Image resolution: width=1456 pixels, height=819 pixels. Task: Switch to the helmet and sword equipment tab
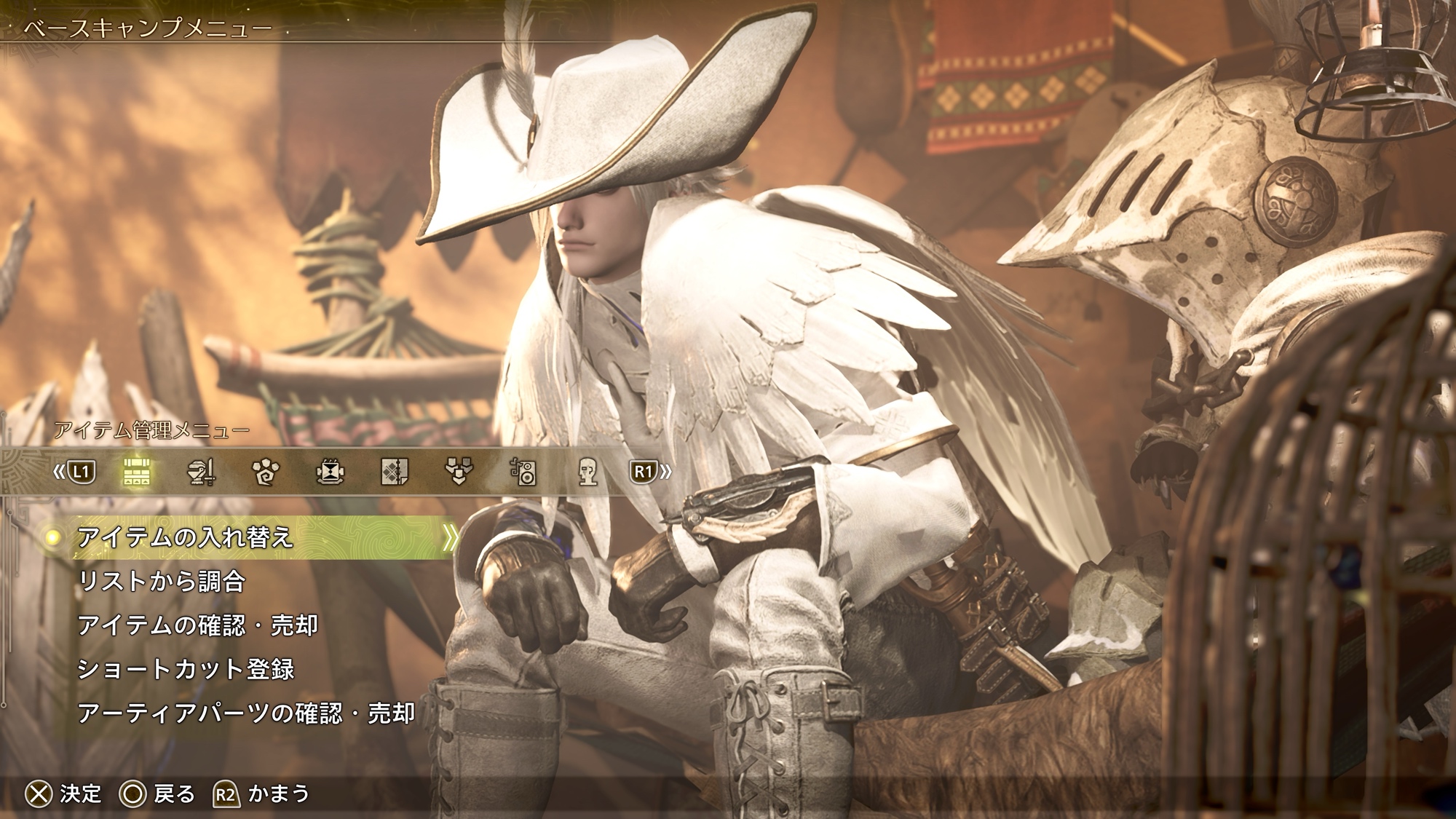pos(201,472)
